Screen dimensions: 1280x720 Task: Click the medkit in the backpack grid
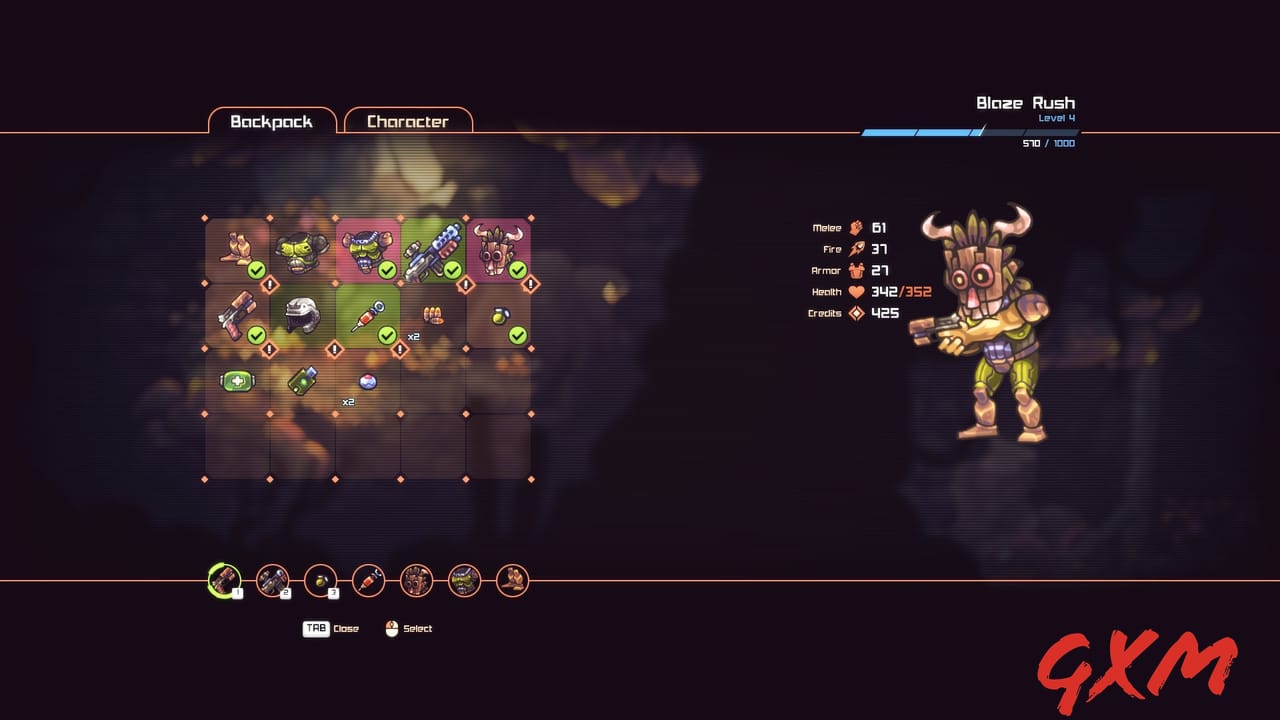click(237, 381)
